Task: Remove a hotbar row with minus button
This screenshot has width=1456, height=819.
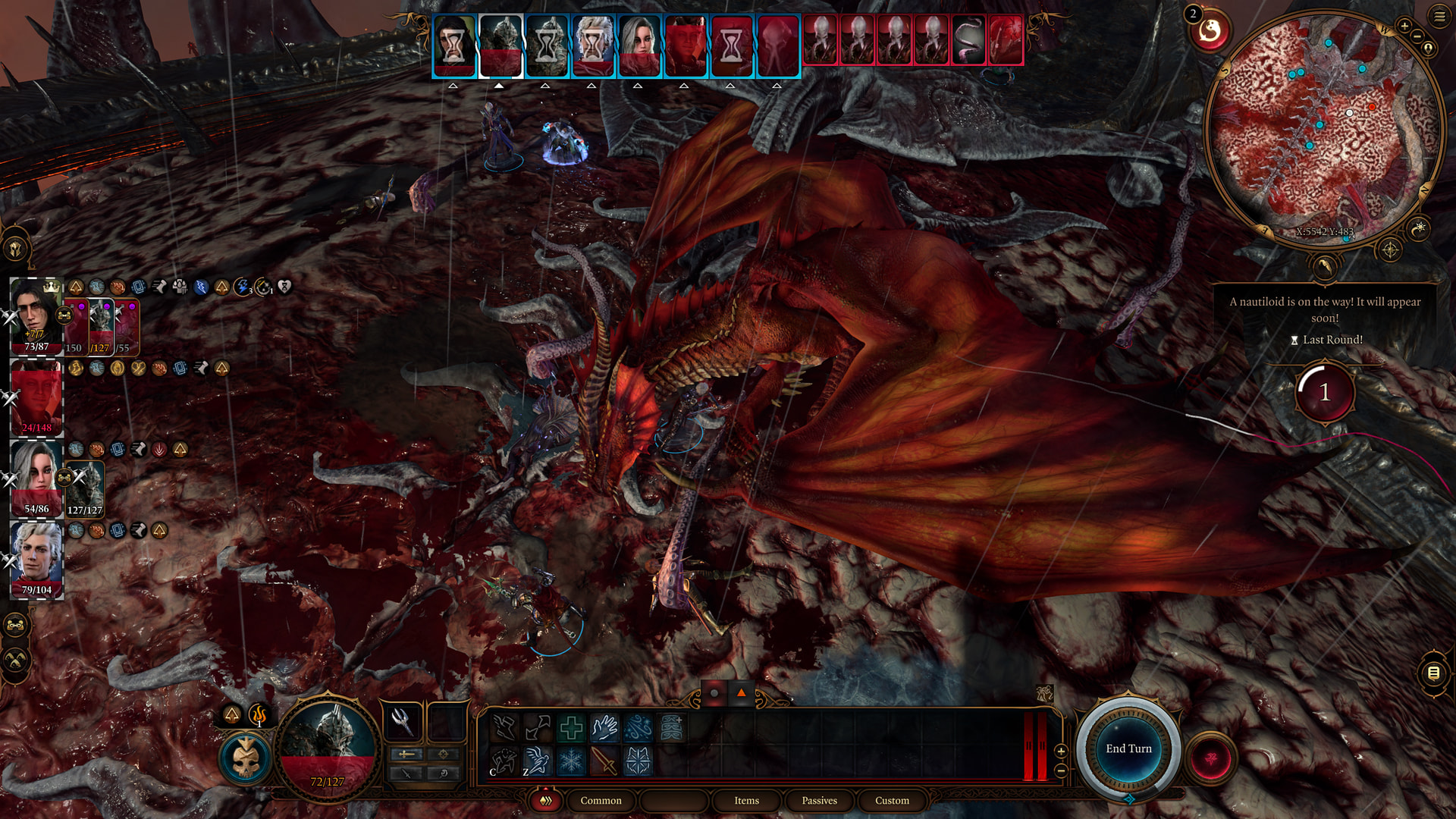Action: point(1061,770)
